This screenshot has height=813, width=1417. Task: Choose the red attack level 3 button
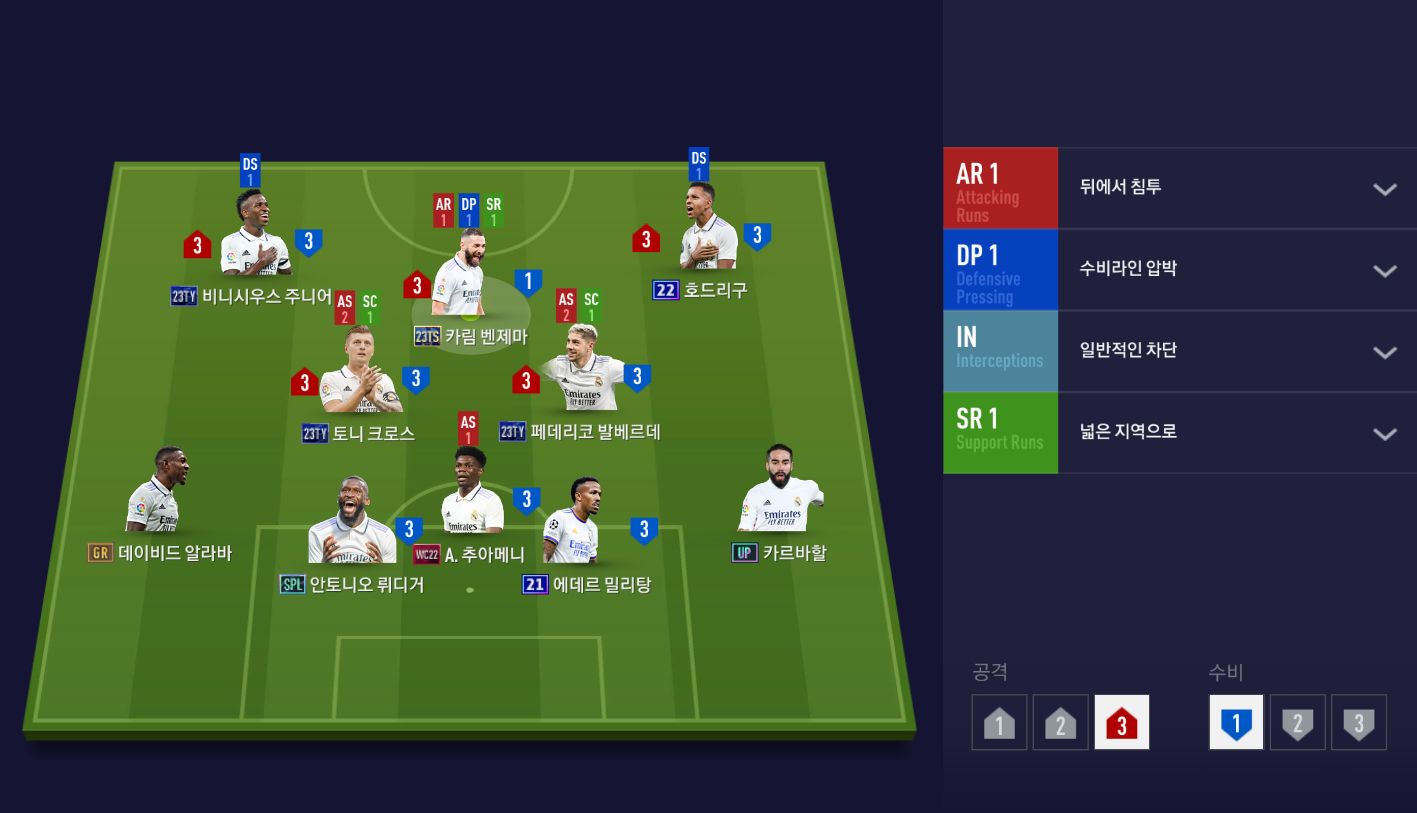point(1121,722)
